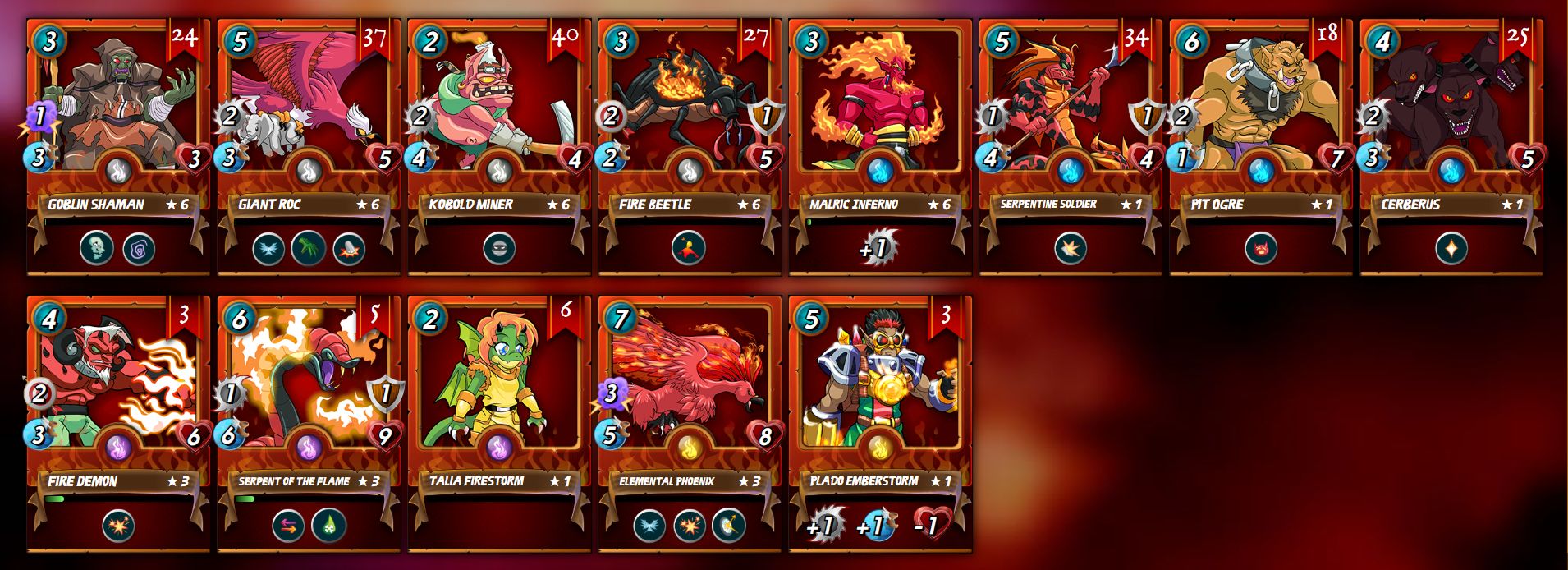Pick the Fire Demon card
The width and height of the screenshot is (1568, 570).
pos(117,400)
